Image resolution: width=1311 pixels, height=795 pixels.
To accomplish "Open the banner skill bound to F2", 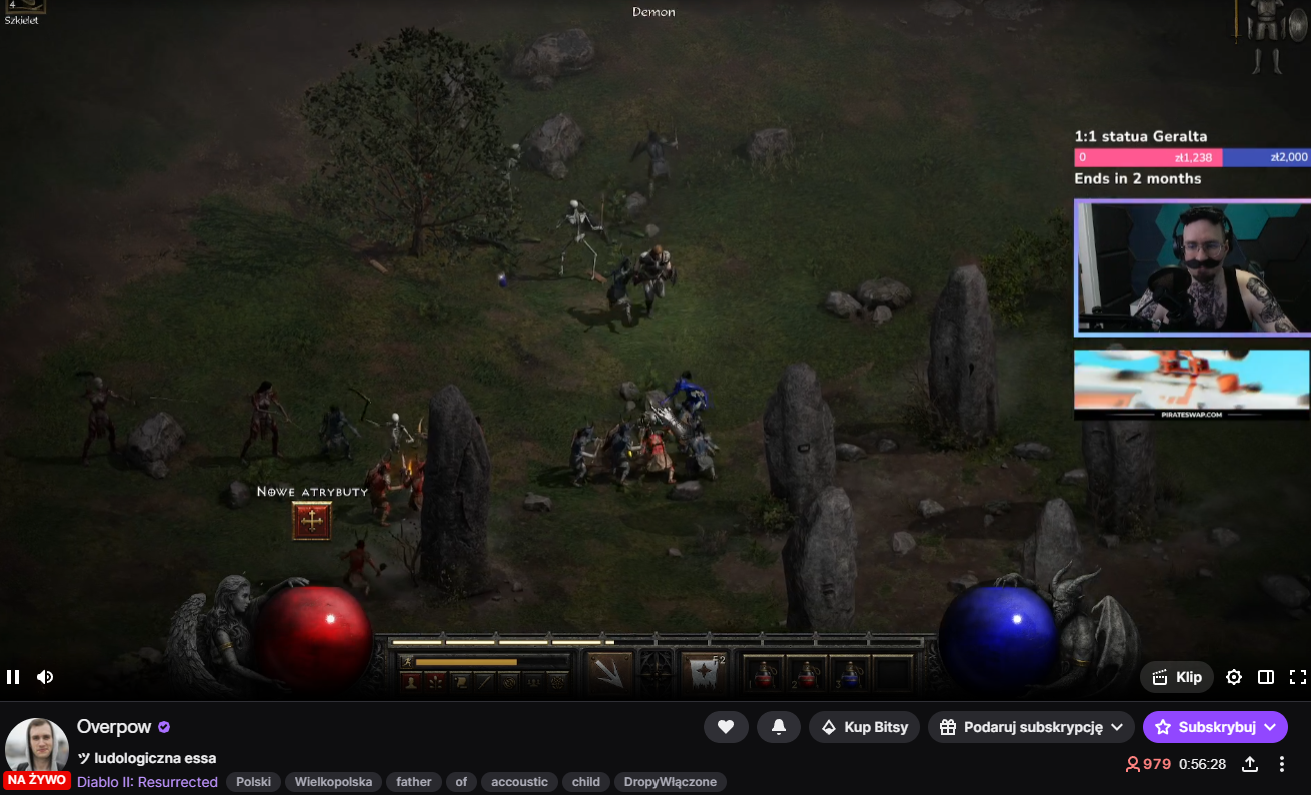I will [x=703, y=673].
